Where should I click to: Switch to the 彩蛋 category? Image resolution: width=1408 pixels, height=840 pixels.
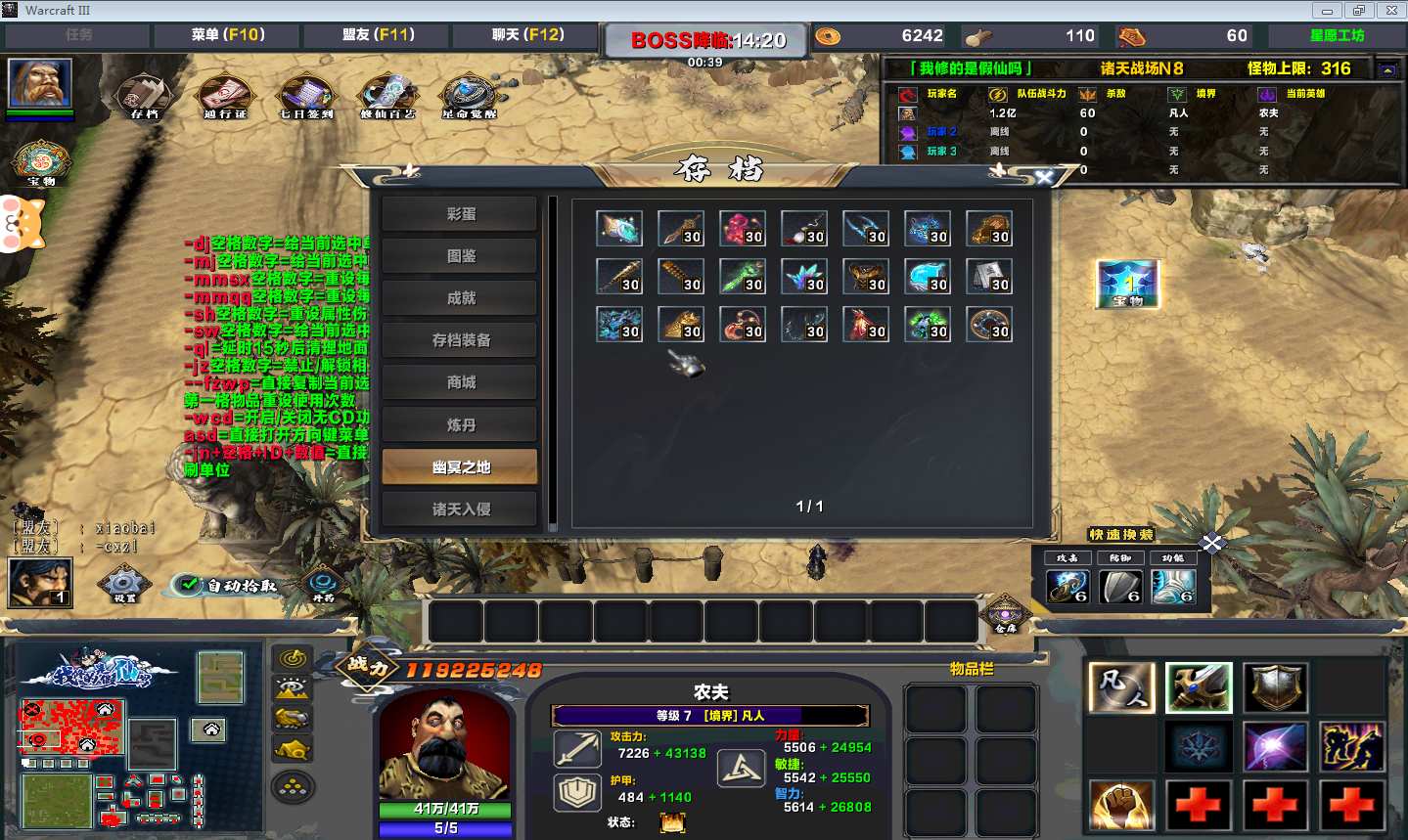point(460,214)
